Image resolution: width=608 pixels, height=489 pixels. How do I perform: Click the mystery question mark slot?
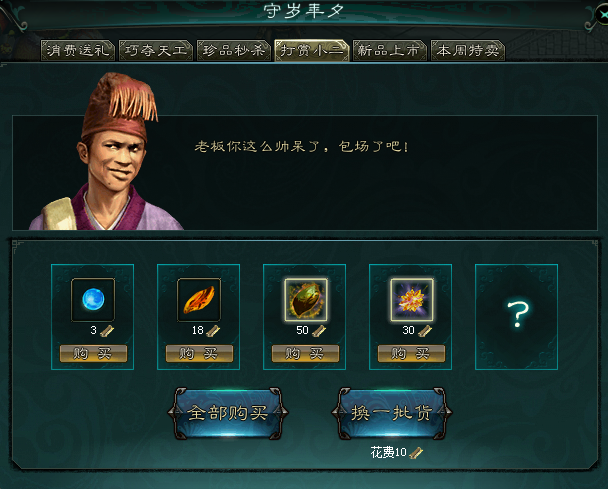click(517, 316)
